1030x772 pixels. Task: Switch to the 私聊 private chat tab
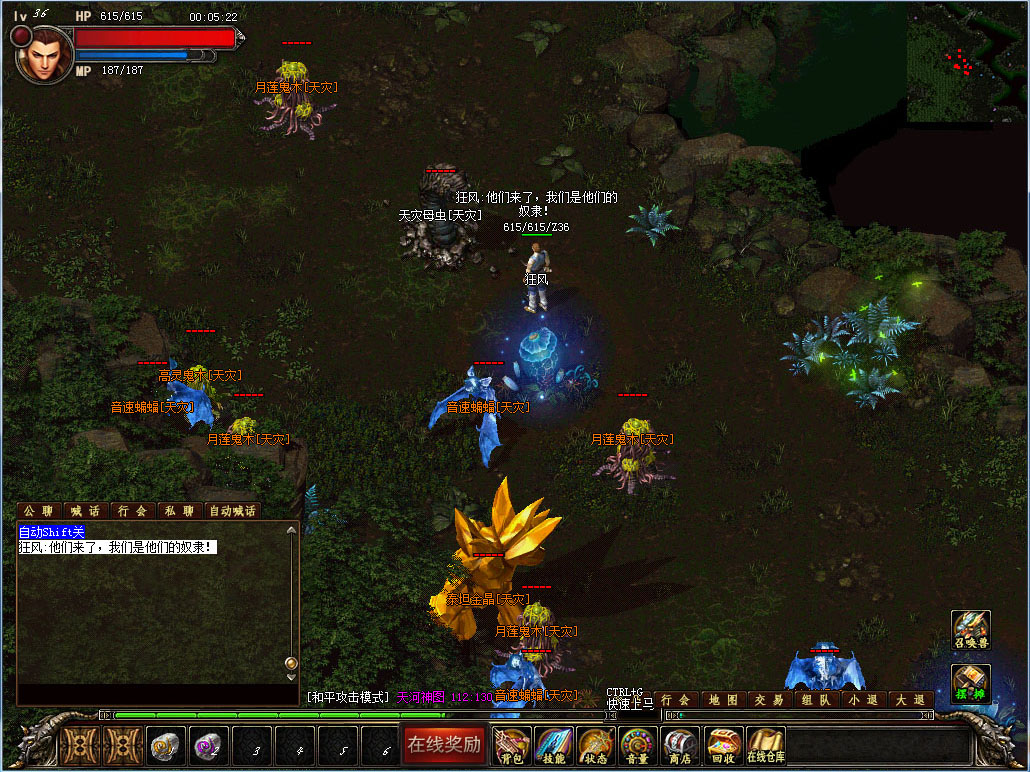tap(179, 511)
